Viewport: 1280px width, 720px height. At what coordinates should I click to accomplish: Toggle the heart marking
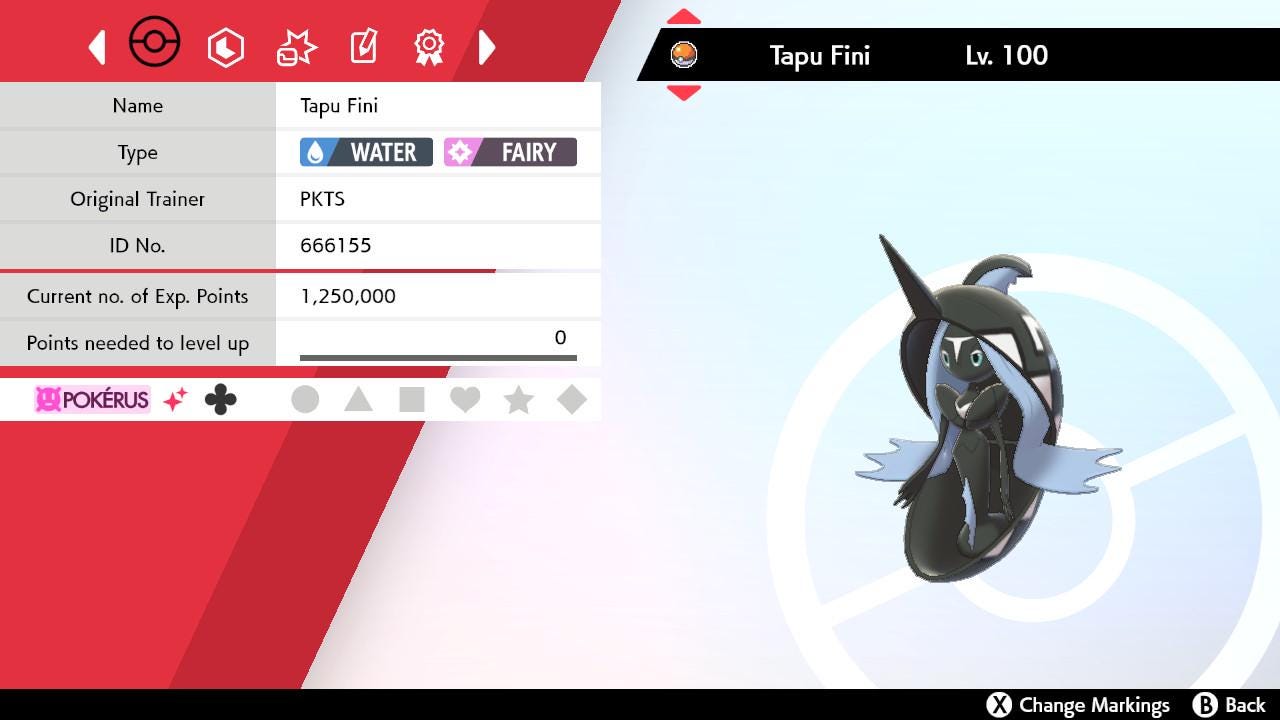pos(465,400)
